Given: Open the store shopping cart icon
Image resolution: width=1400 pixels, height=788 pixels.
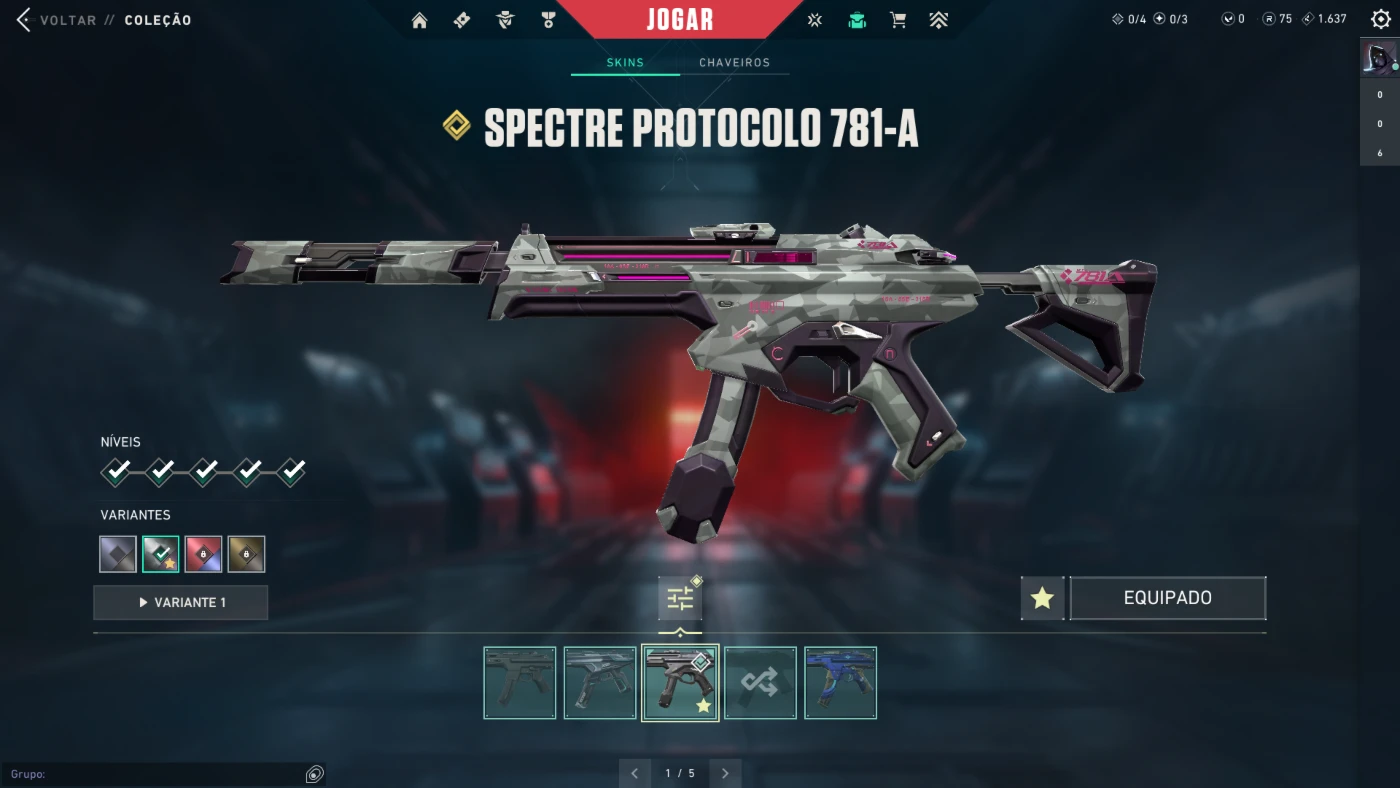Looking at the screenshot, I should 898,20.
